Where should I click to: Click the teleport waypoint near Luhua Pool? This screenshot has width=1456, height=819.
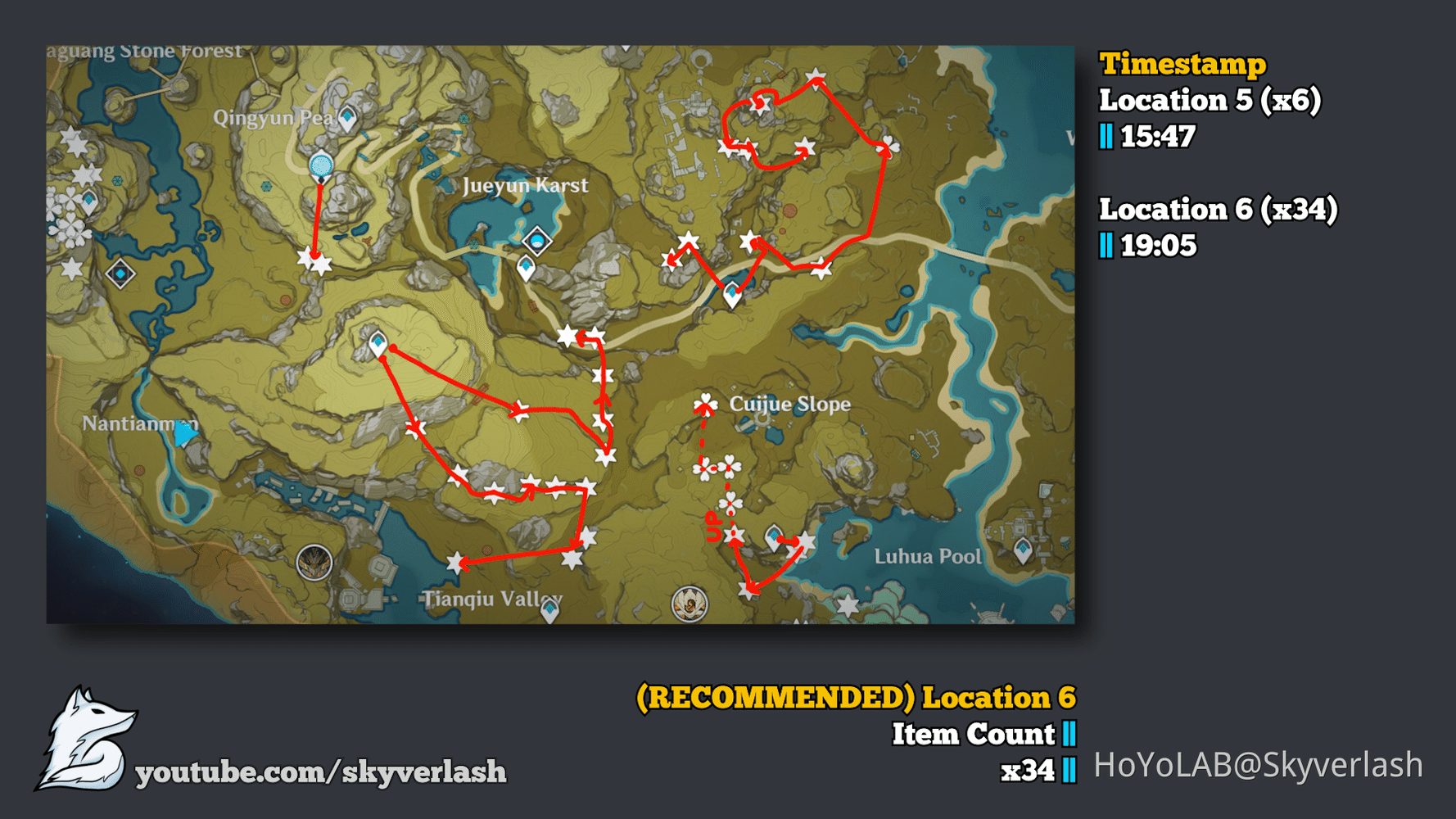click(1024, 550)
